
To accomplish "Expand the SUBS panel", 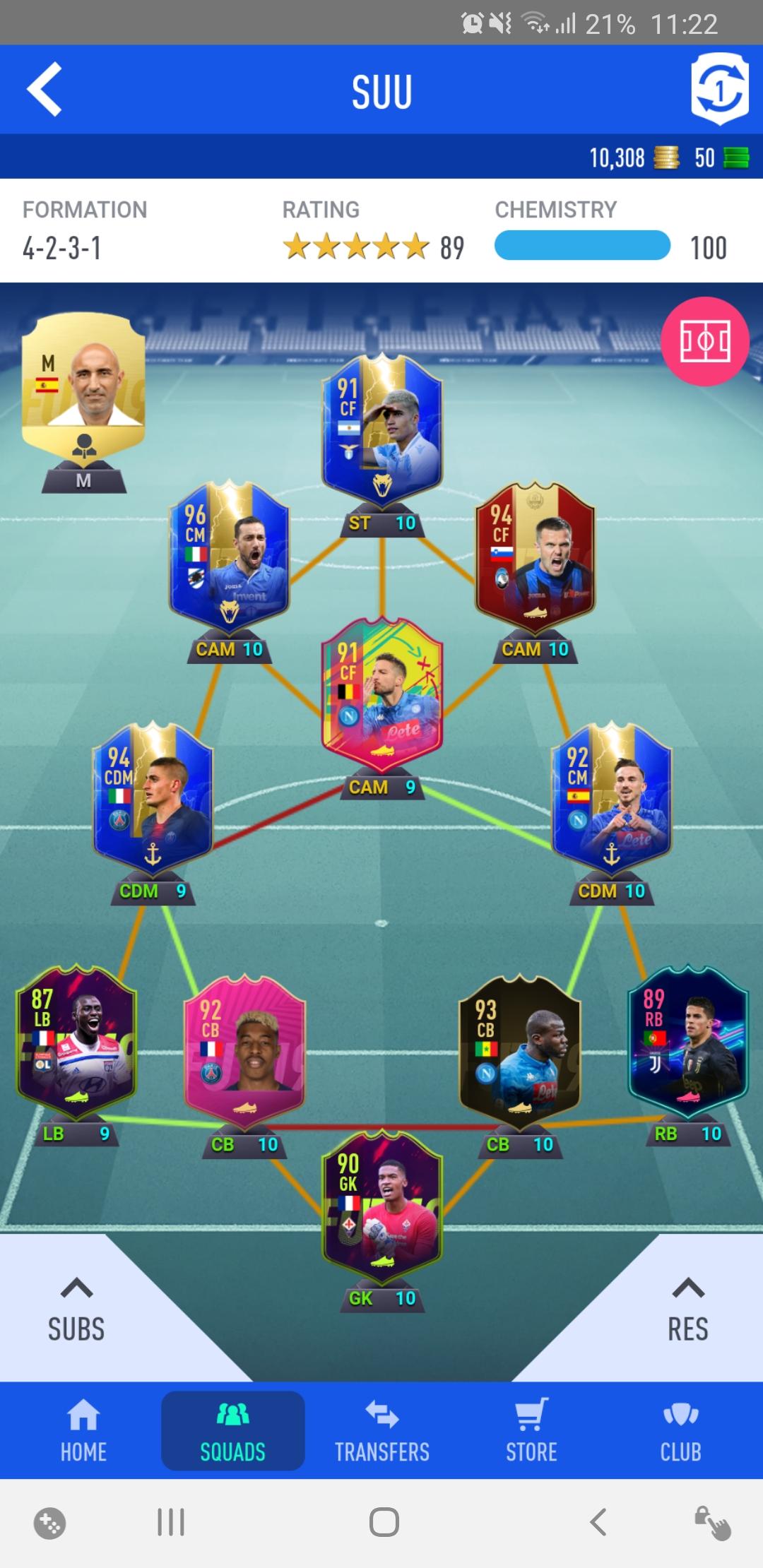I will pos(76,1309).
